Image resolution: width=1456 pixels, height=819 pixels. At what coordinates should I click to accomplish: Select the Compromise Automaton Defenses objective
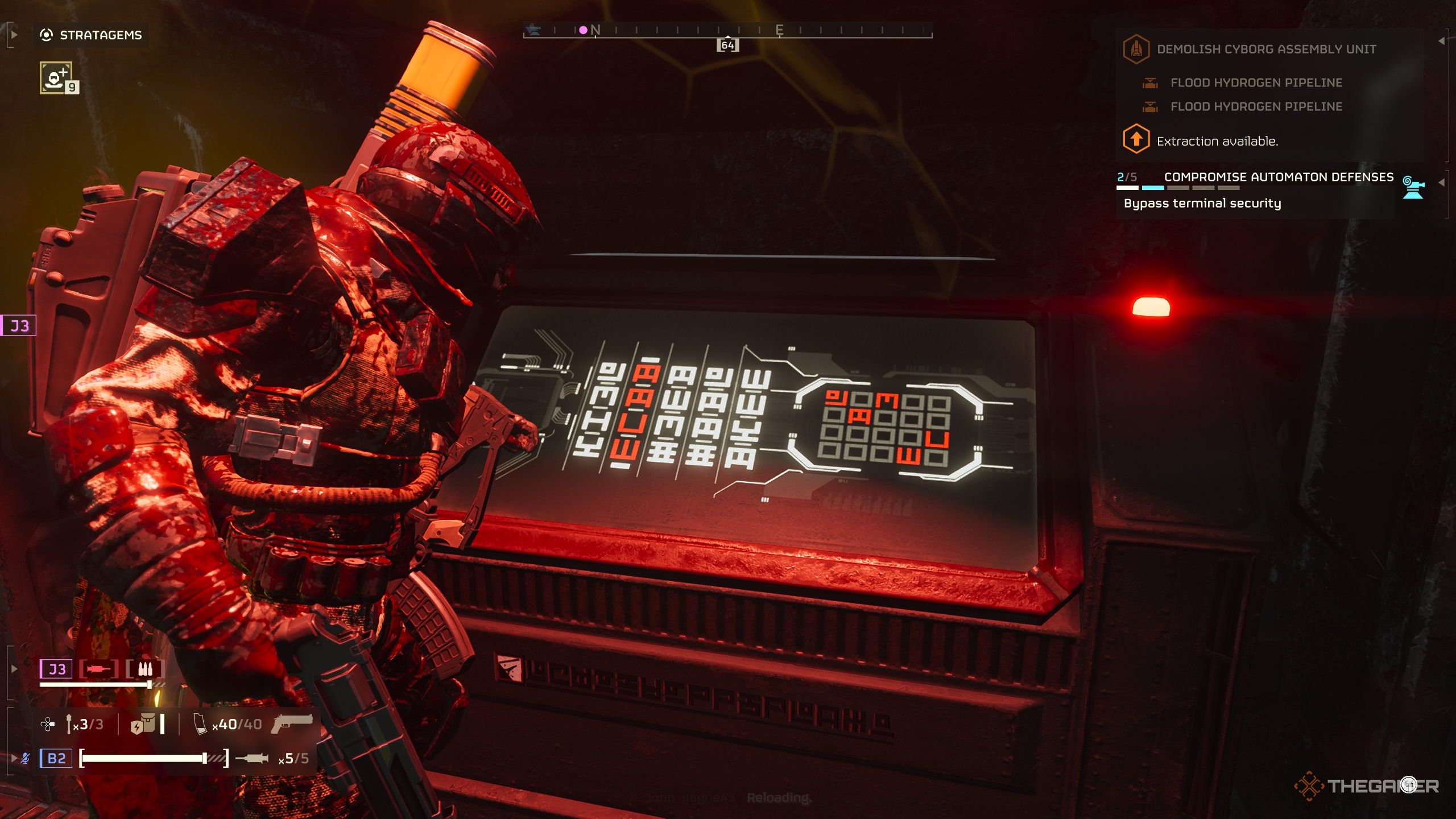pyautogui.click(x=1279, y=177)
